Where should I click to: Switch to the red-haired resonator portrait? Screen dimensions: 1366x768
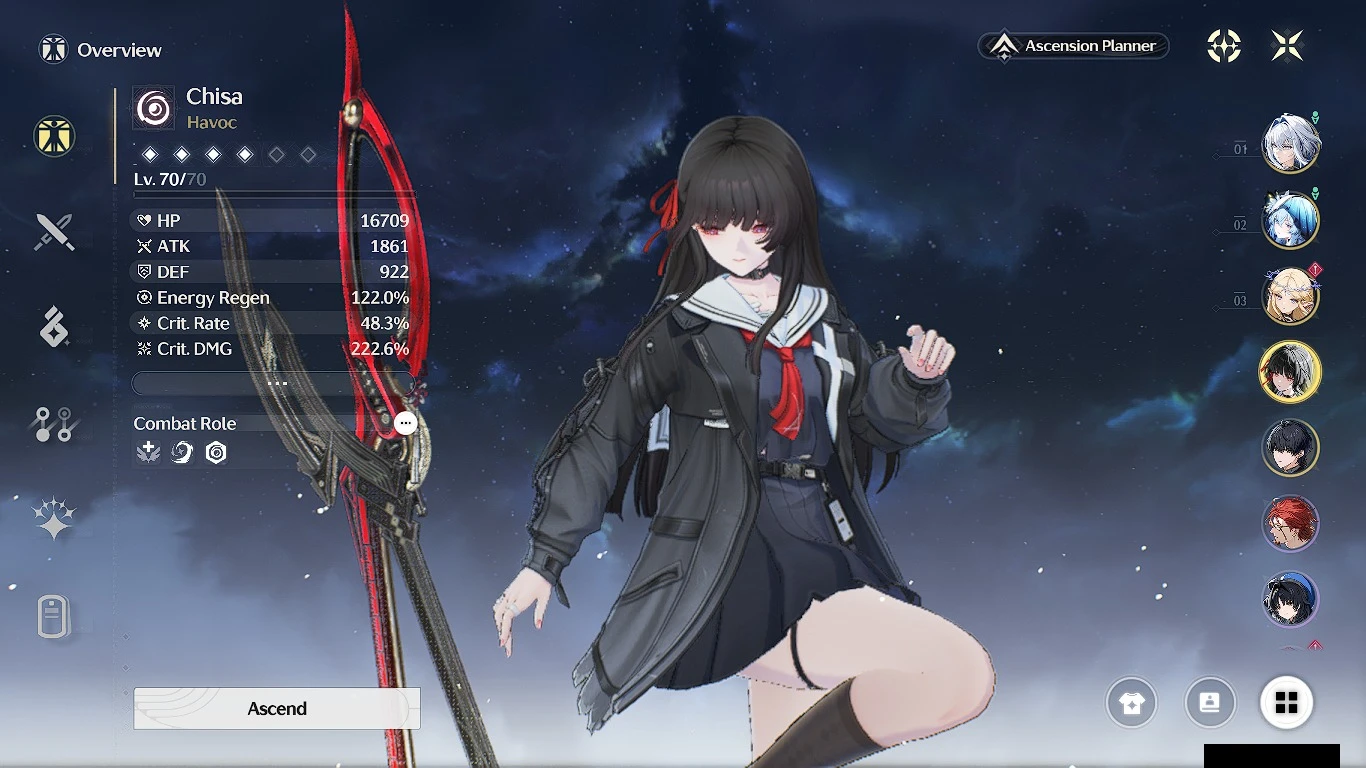(x=1290, y=524)
